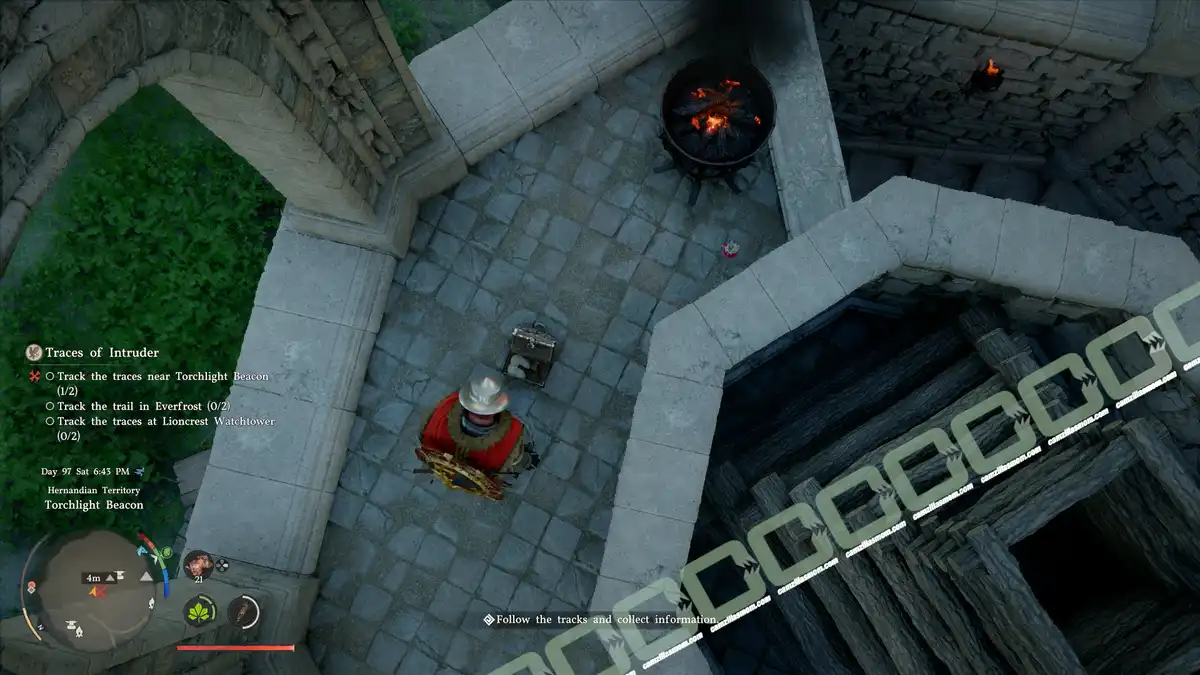1200x675 pixels.
Task: Use the food item slot showing 21
Action: pos(196,564)
